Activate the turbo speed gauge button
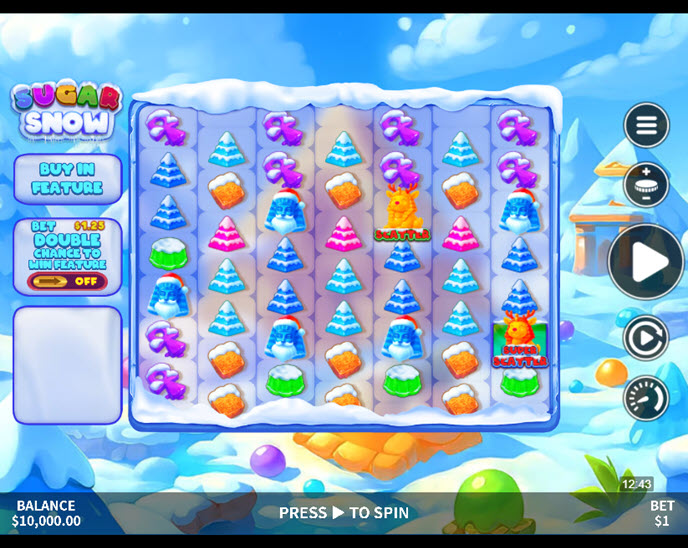 [646, 398]
